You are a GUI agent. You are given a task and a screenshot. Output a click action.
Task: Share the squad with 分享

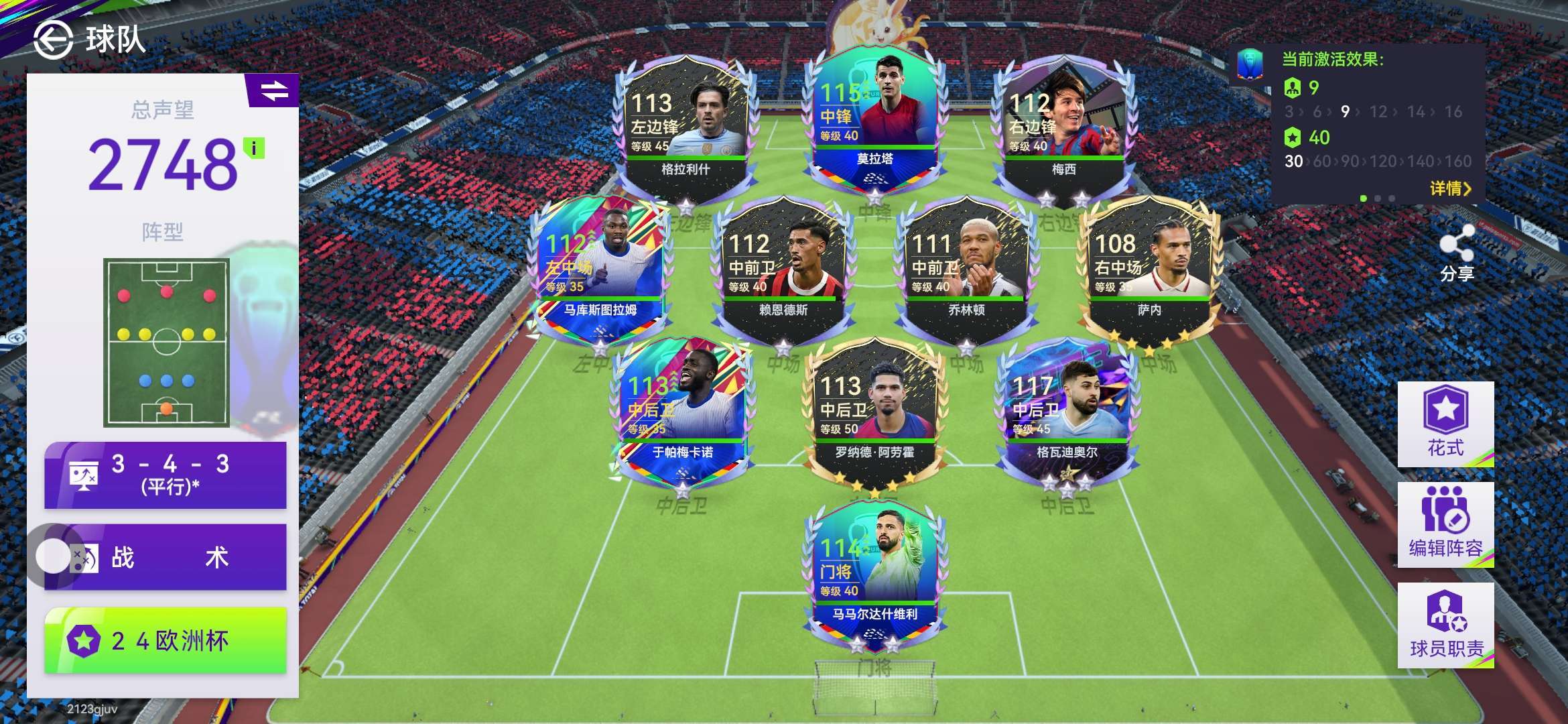(x=1457, y=253)
